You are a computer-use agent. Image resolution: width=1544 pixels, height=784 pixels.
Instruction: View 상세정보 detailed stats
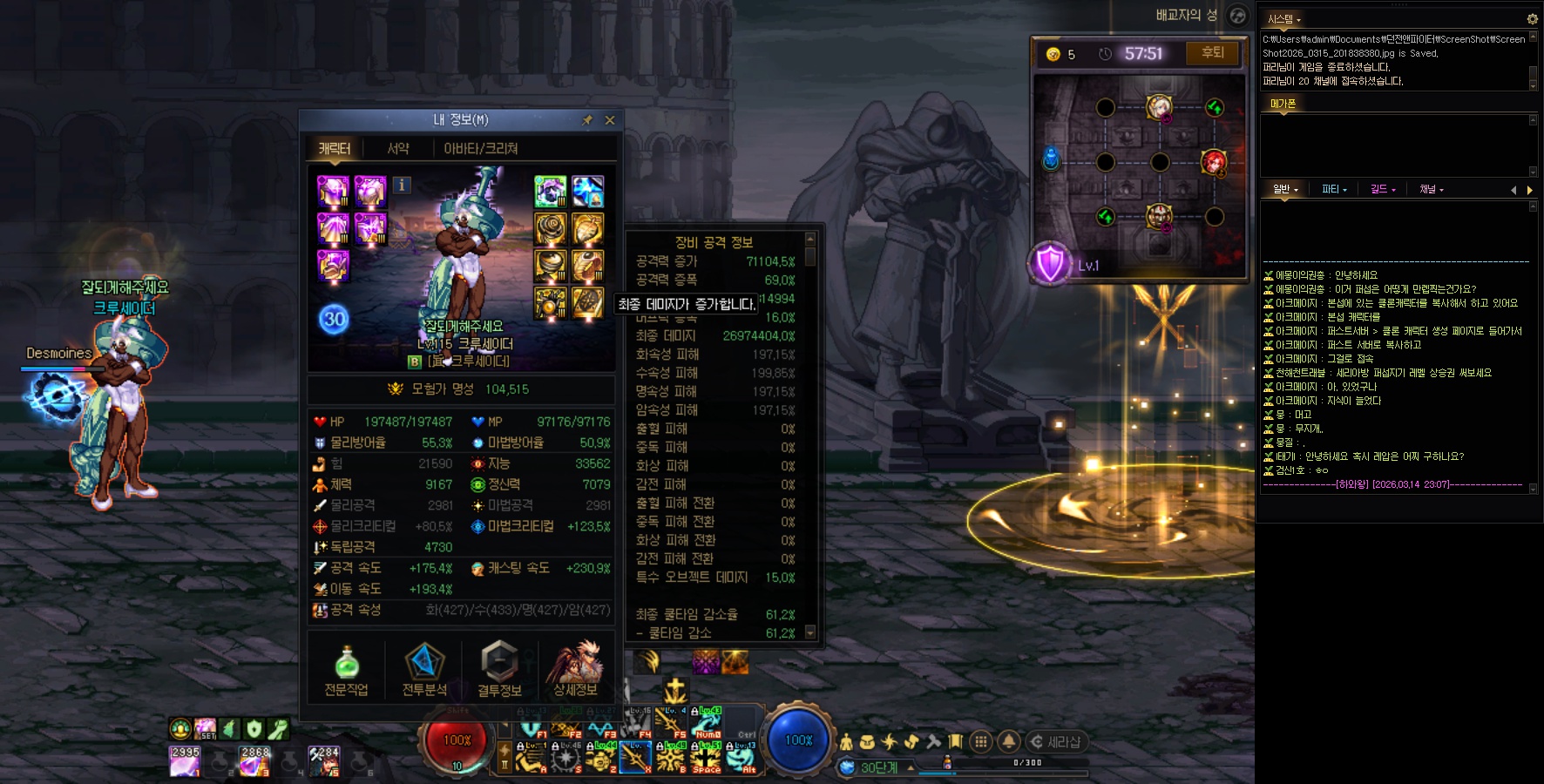tap(575, 669)
